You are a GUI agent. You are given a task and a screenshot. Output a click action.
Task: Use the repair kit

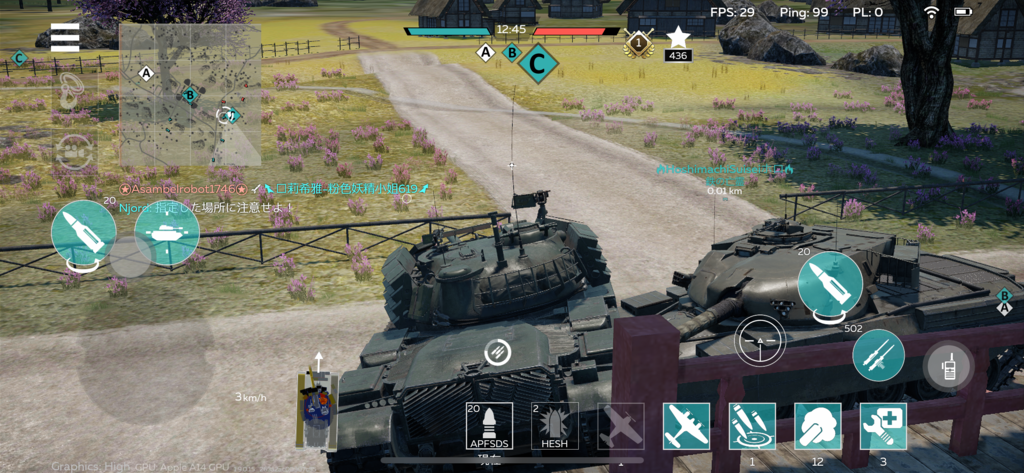pyautogui.click(x=884, y=426)
